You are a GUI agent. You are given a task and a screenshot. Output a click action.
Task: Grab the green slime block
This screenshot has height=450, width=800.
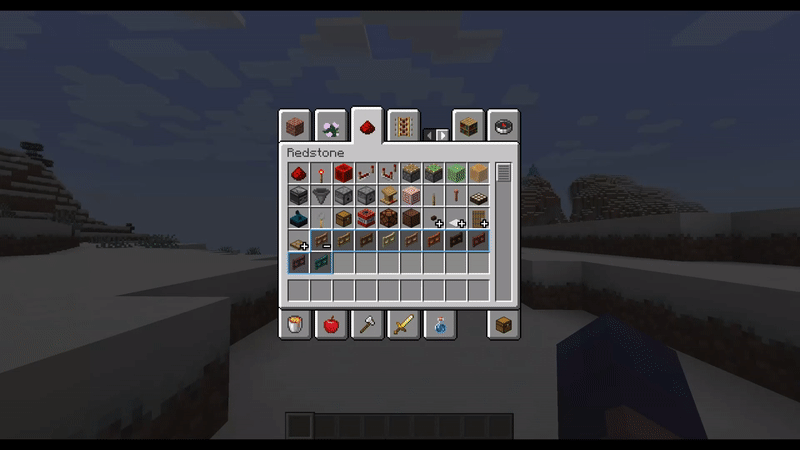pyautogui.click(x=455, y=173)
